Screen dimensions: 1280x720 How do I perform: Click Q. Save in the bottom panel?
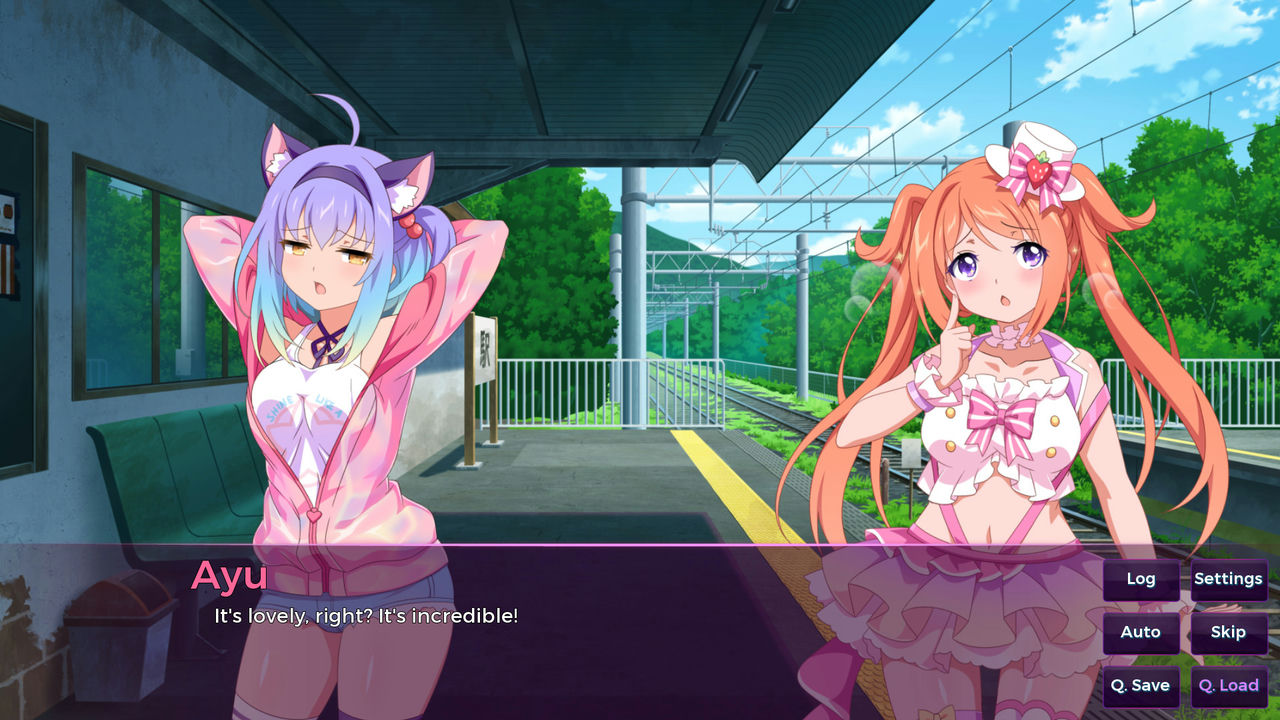pos(1140,686)
